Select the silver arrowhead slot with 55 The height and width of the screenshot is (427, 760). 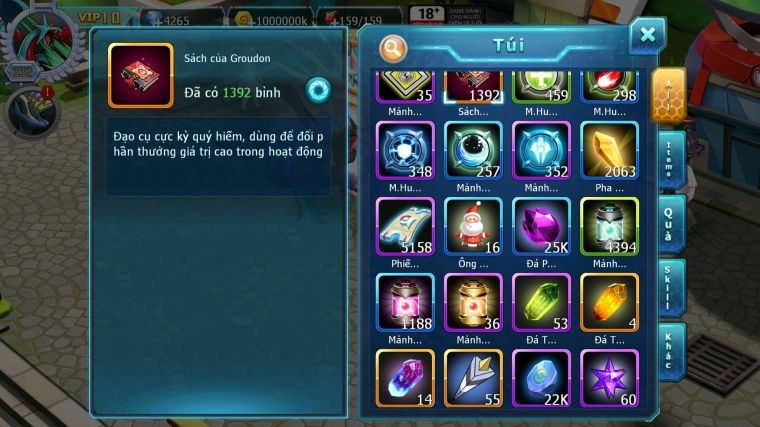(473, 378)
